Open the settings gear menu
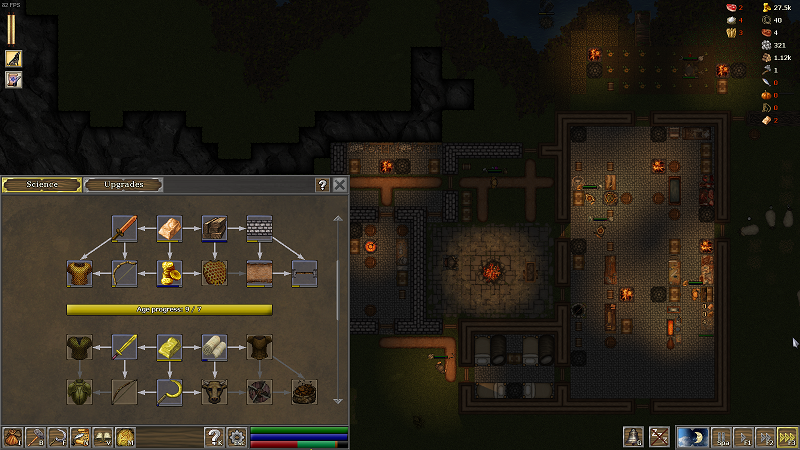 tap(236, 437)
